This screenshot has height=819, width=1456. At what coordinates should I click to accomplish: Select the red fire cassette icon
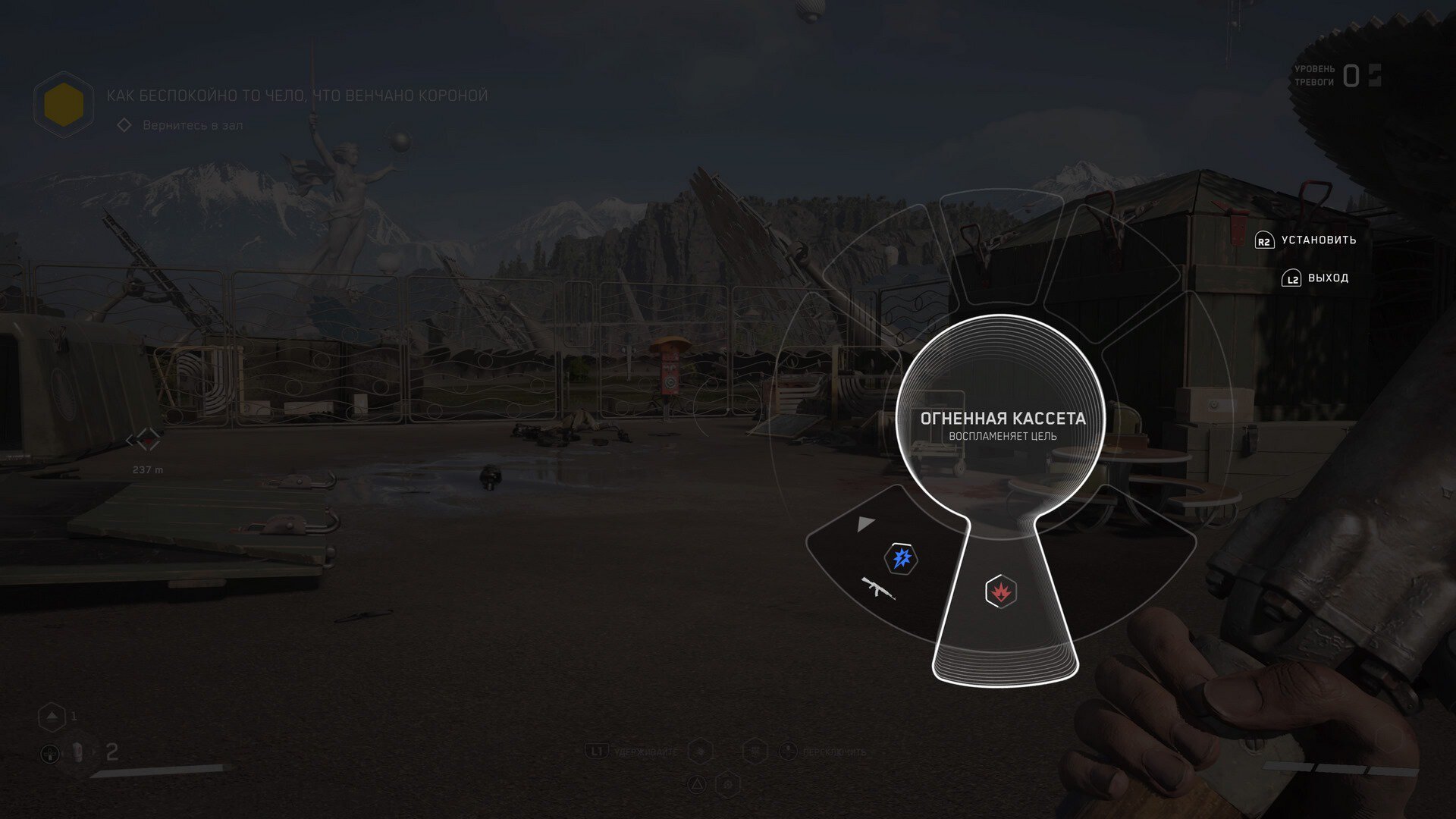(x=1000, y=591)
